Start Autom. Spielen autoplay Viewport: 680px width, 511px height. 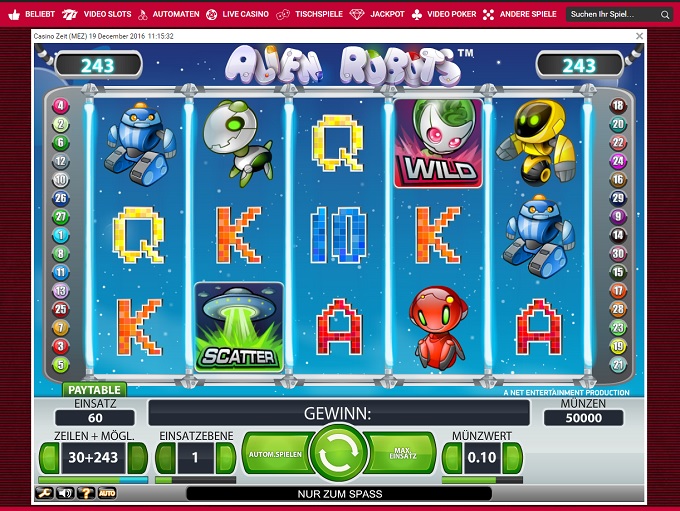point(274,455)
